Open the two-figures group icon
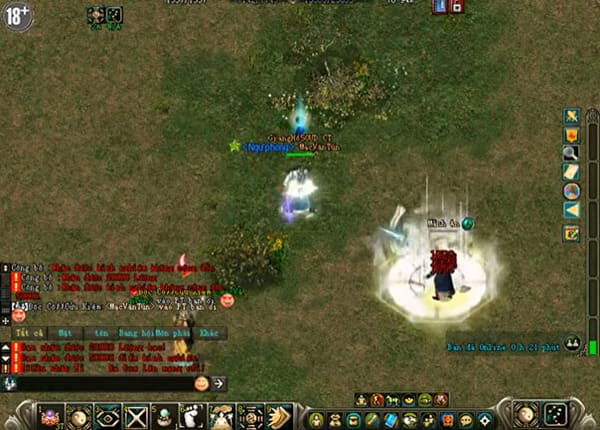 tap(573, 342)
